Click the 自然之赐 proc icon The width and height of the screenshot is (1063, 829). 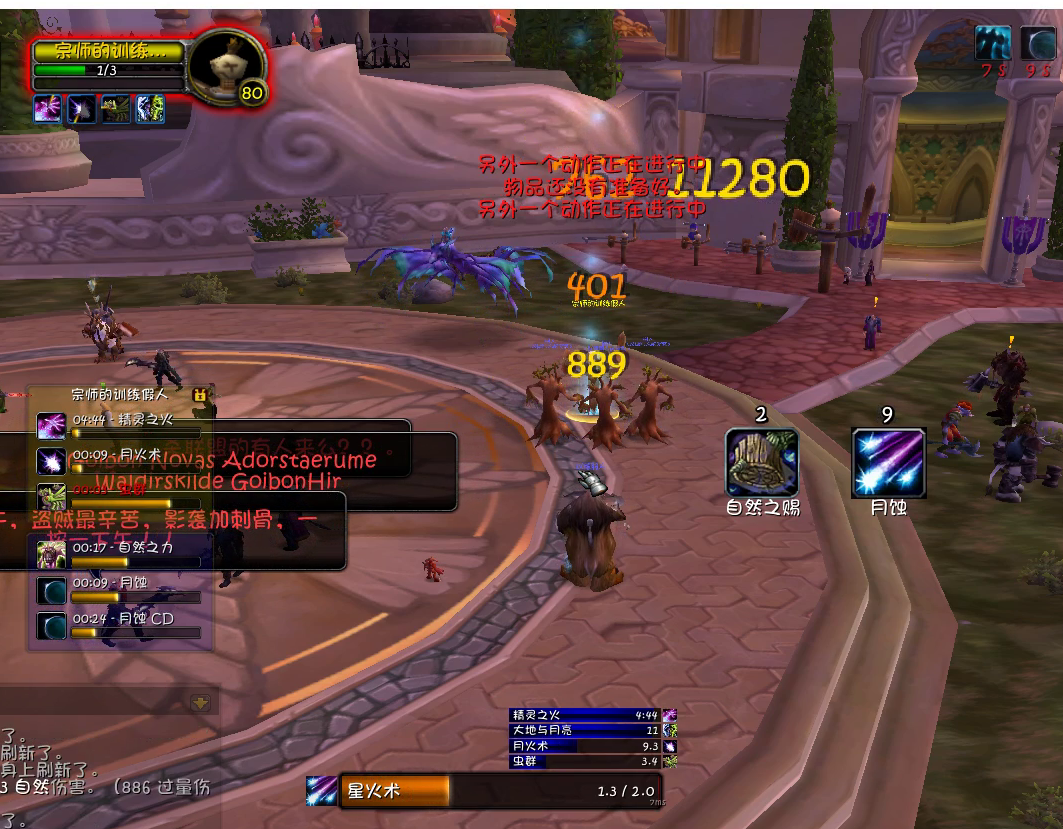(x=762, y=462)
